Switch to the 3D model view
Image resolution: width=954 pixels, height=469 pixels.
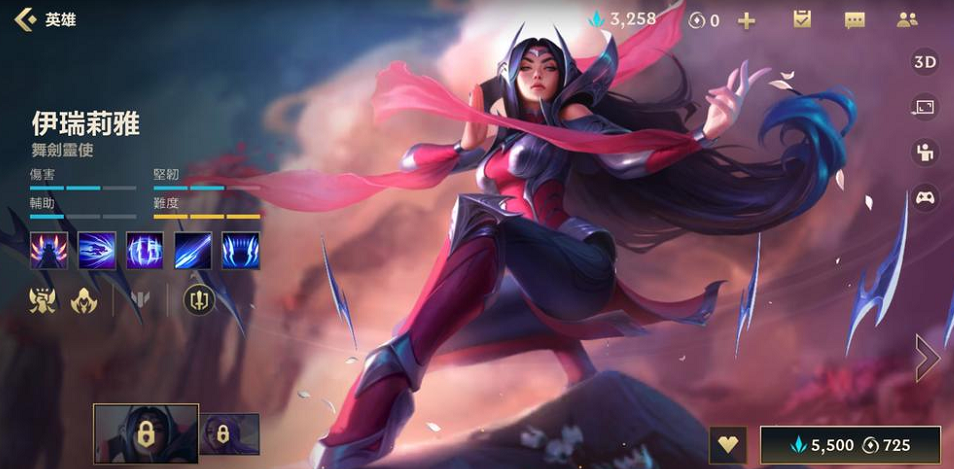pyautogui.click(x=924, y=62)
